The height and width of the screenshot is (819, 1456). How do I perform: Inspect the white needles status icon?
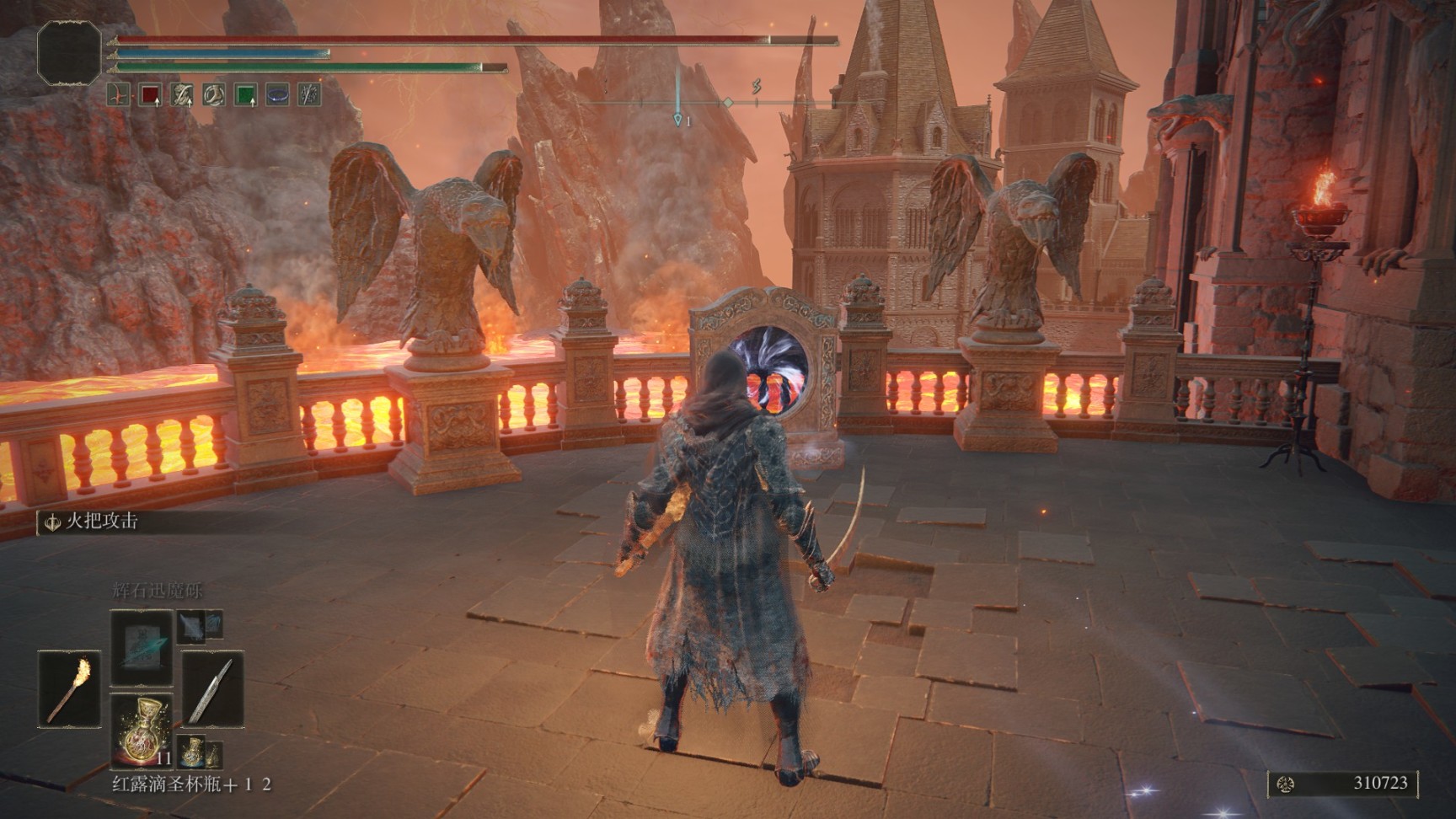pyautogui.click(x=309, y=95)
